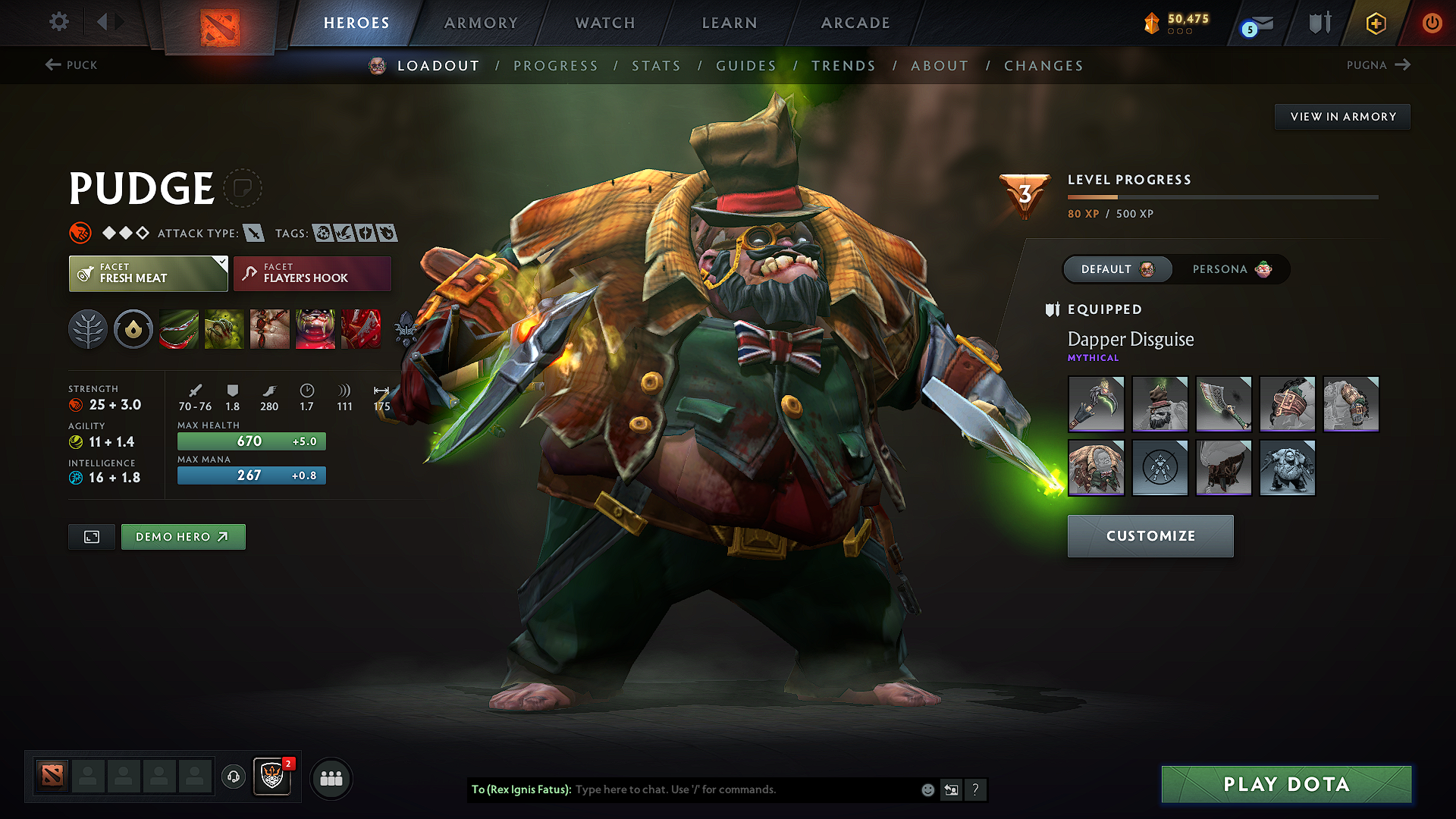
Task: Switch to the Default loadout style
Action: pyautogui.click(x=1117, y=269)
